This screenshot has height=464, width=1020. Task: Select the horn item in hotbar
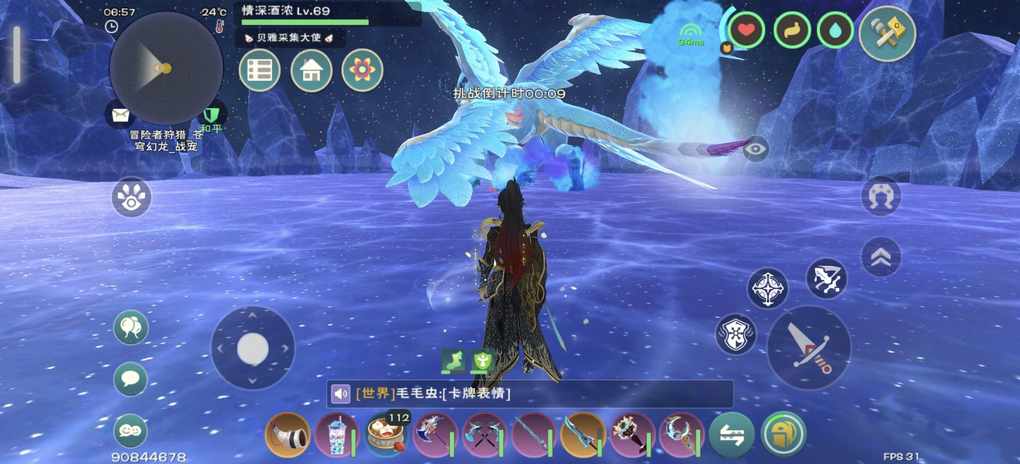click(288, 435)
